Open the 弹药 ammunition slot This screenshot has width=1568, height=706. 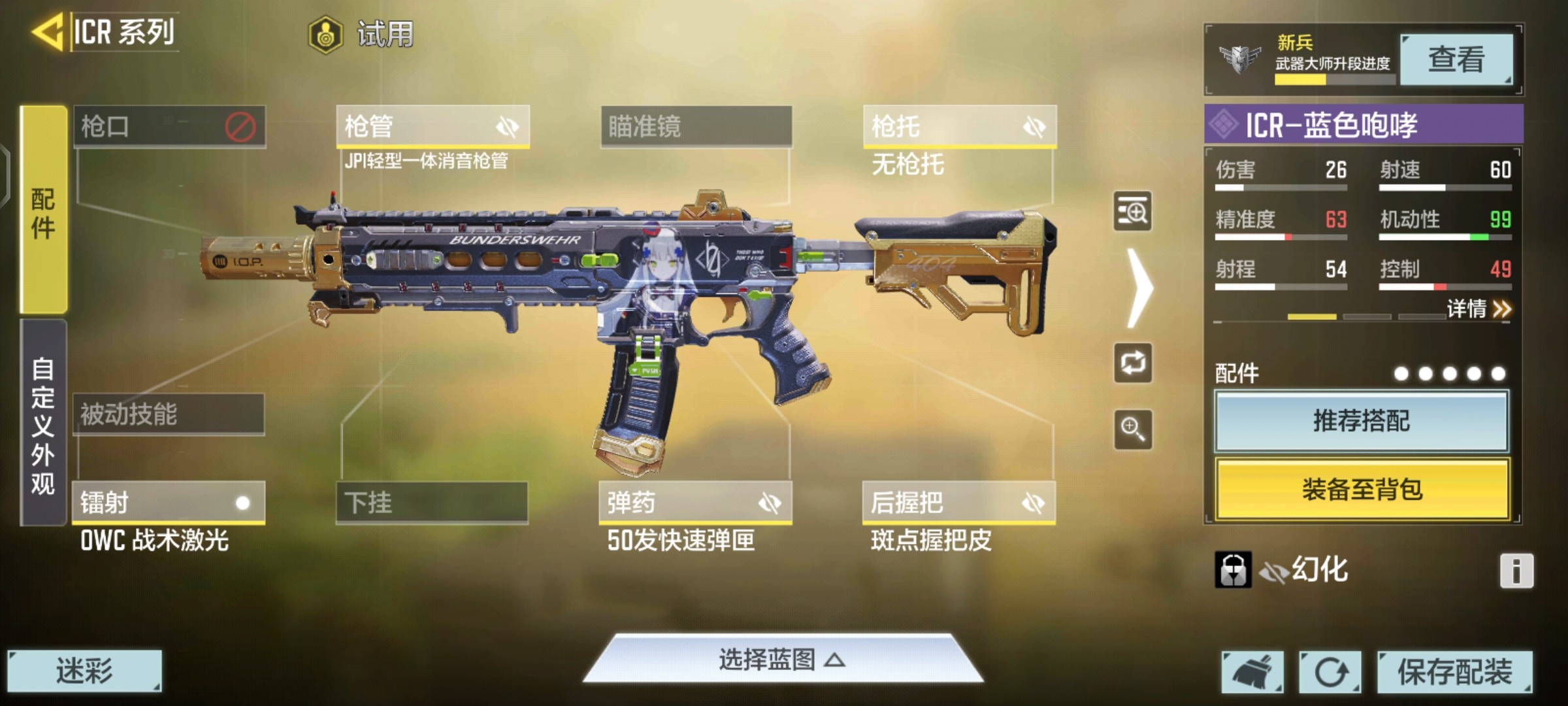[695, 503]
